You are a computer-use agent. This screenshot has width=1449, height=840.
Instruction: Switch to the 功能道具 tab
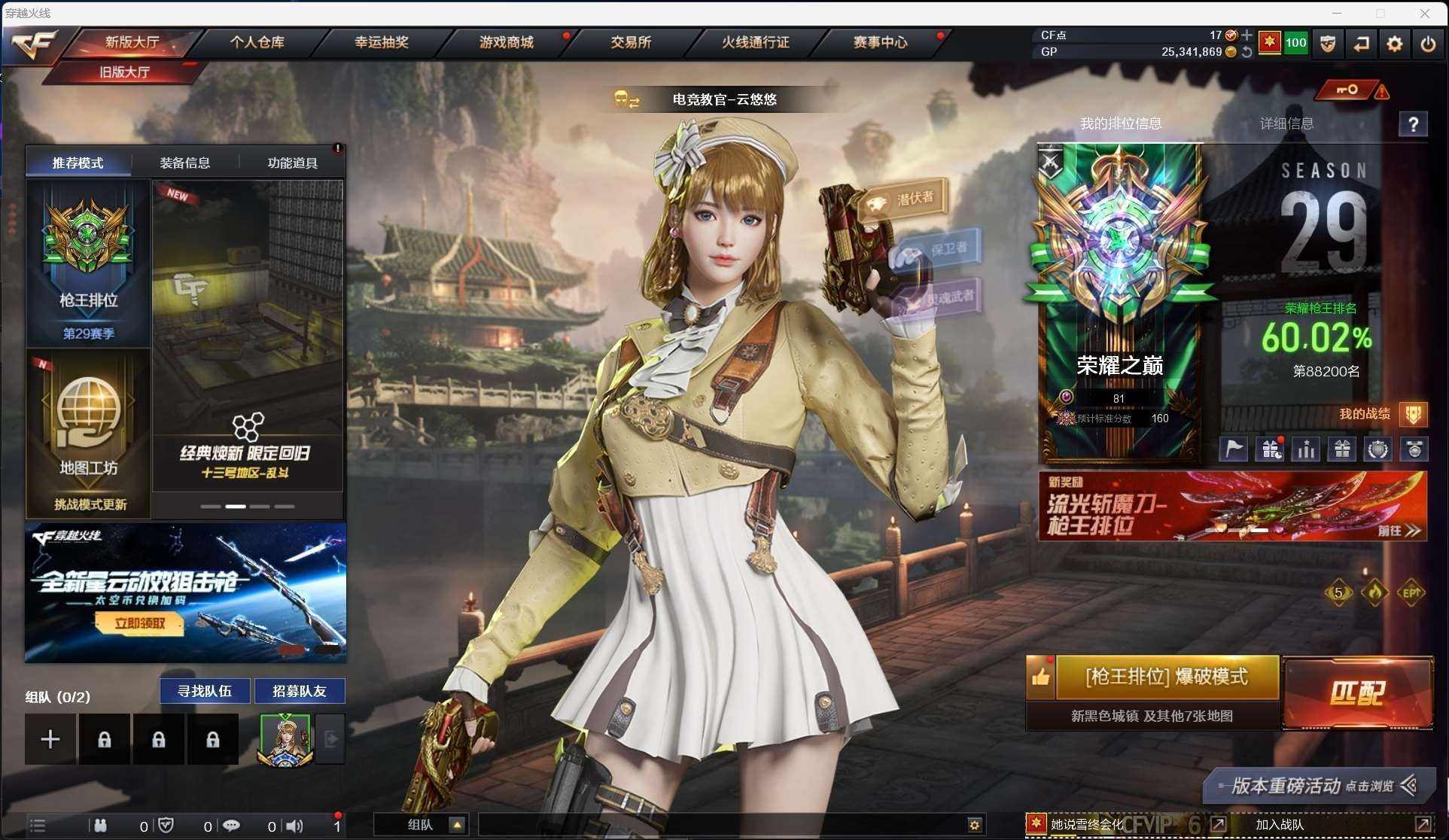pyautogui.click(x=292, y=163)
